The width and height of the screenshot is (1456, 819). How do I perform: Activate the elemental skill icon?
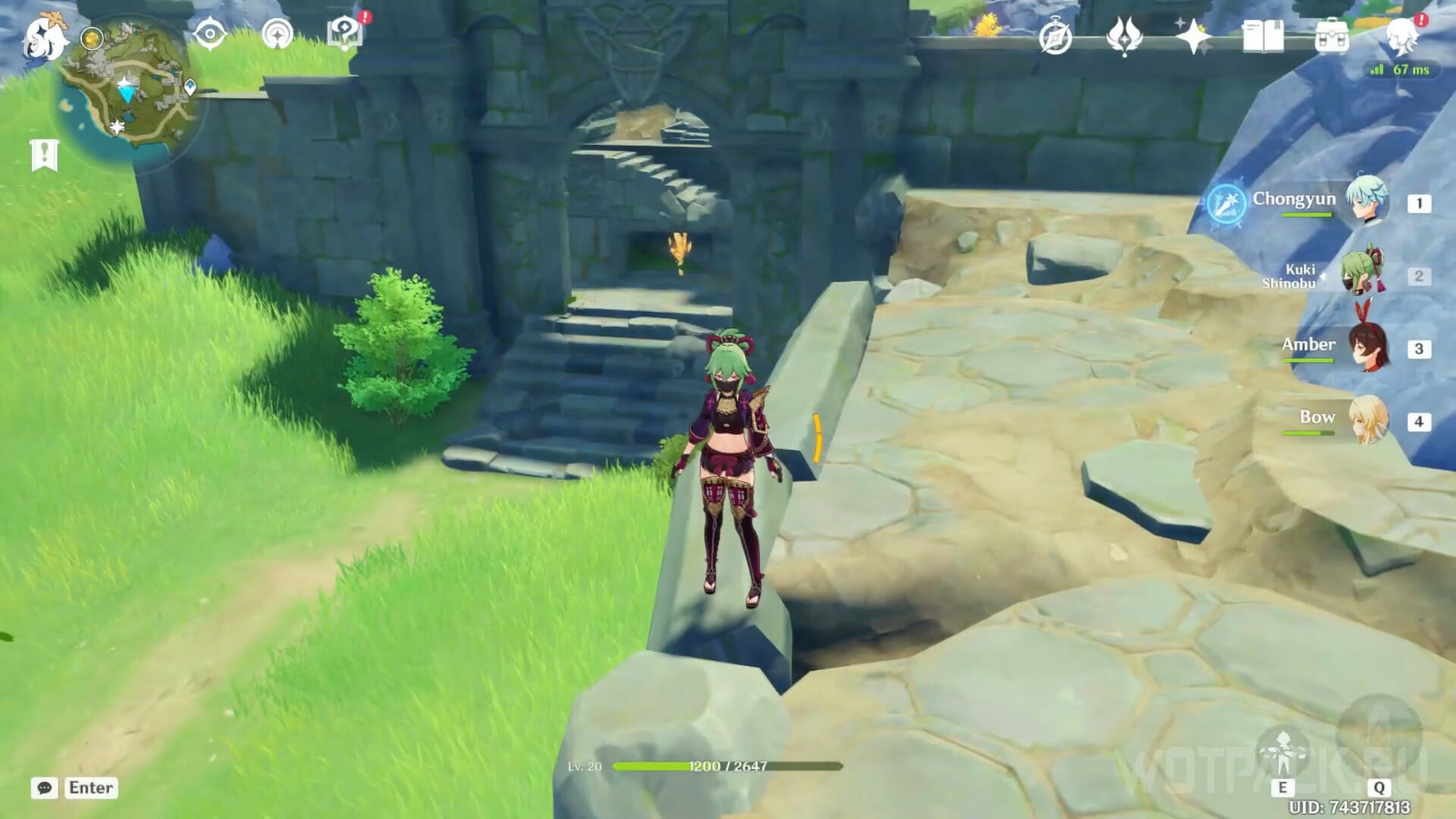point(1282,752)
